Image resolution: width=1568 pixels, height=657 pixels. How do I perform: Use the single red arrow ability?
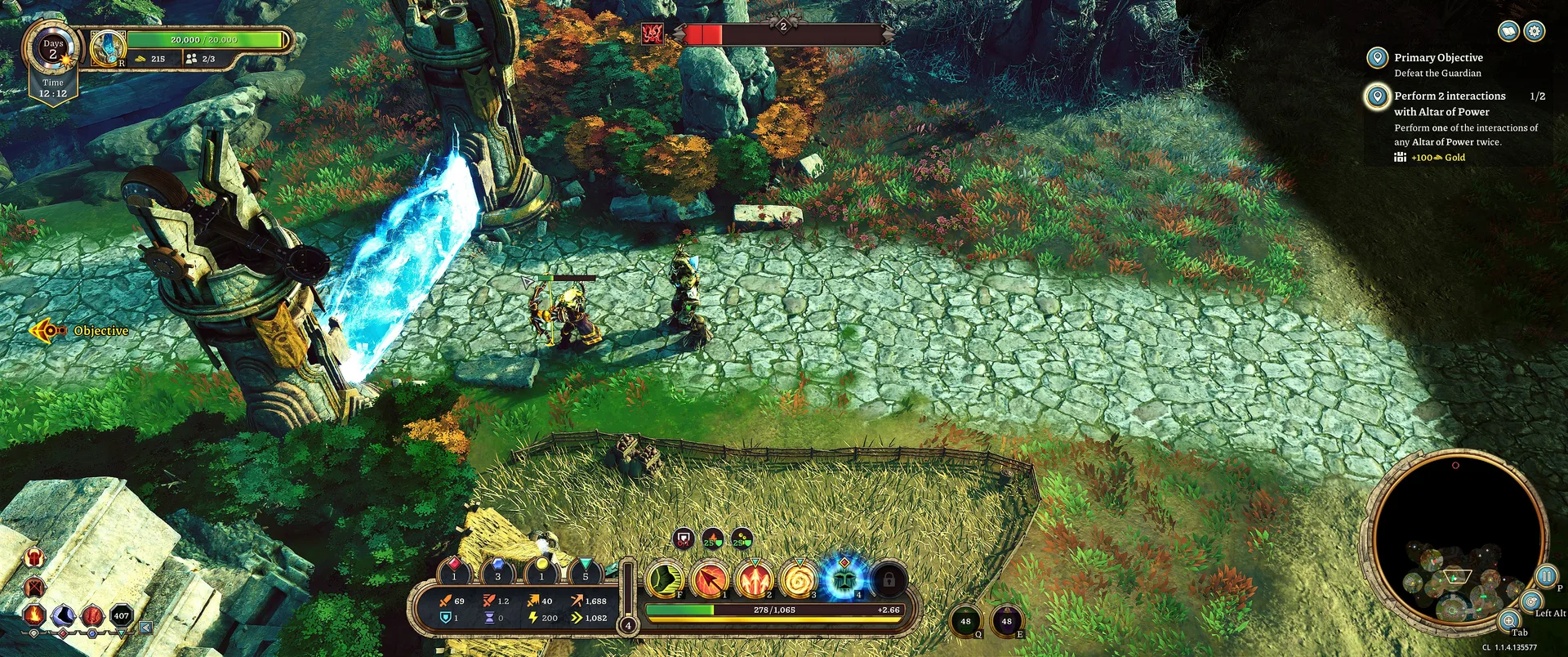click(x=710, y=579)
